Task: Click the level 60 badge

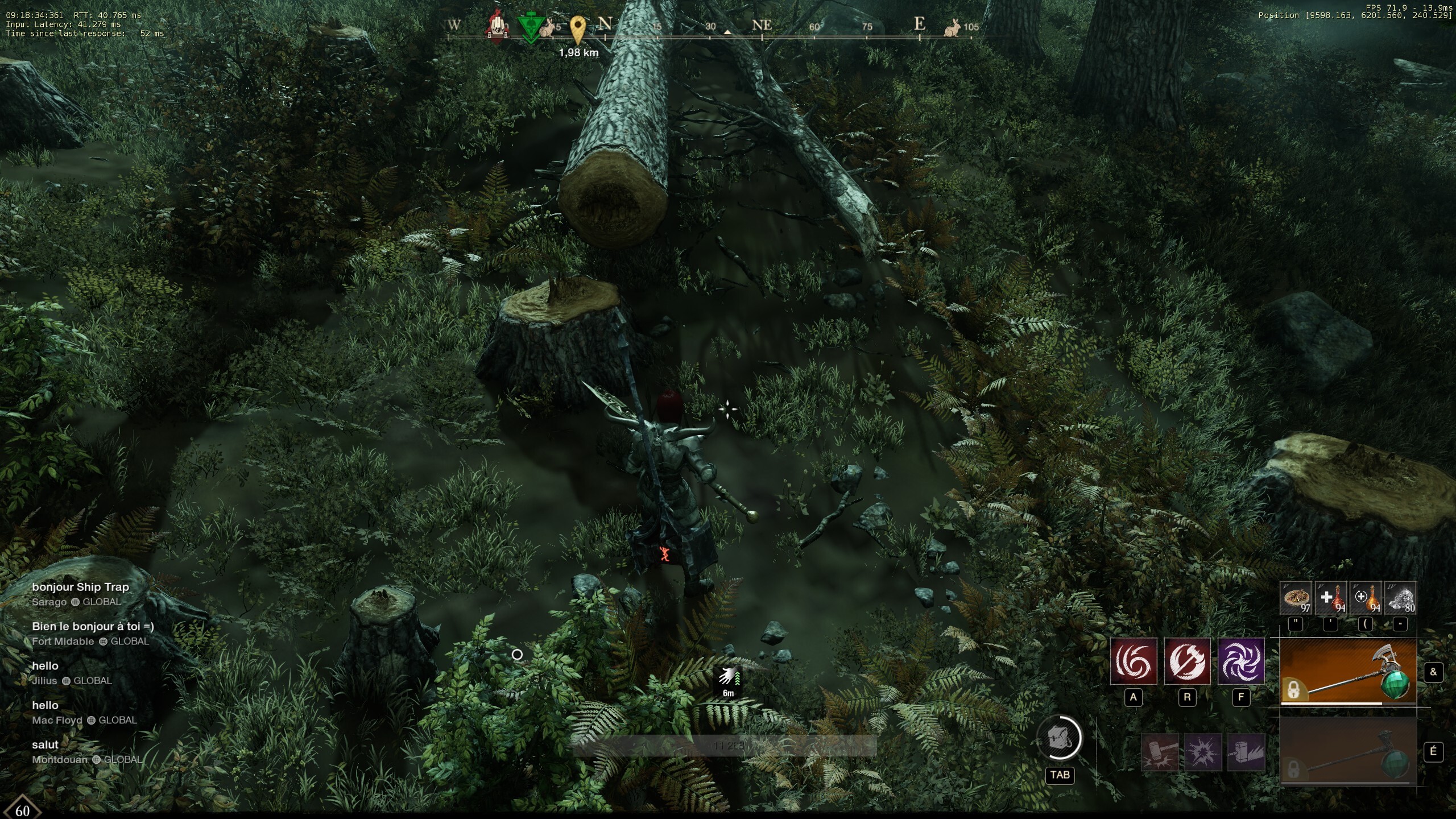Action: [22, 810]
